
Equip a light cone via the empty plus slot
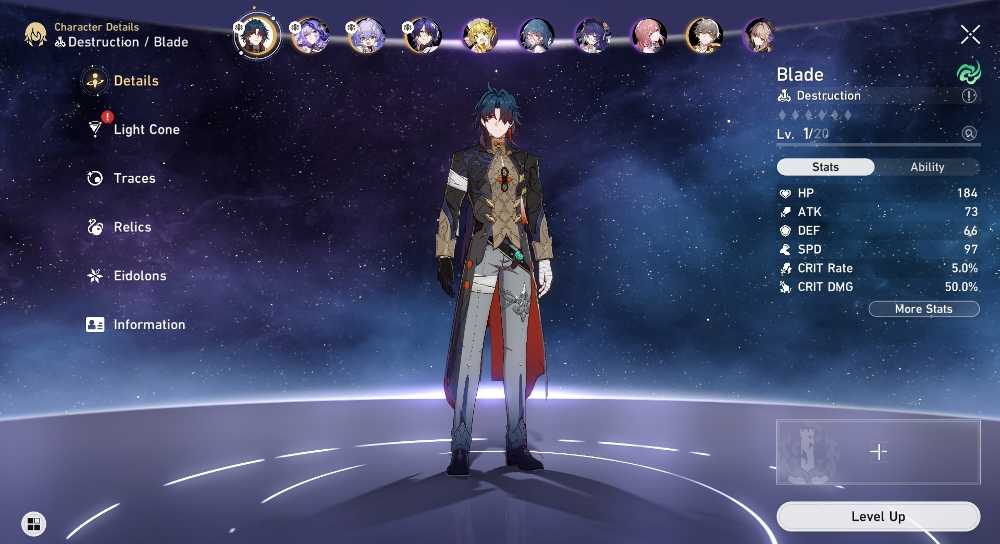pyautogui.click(x=878, y=452)
